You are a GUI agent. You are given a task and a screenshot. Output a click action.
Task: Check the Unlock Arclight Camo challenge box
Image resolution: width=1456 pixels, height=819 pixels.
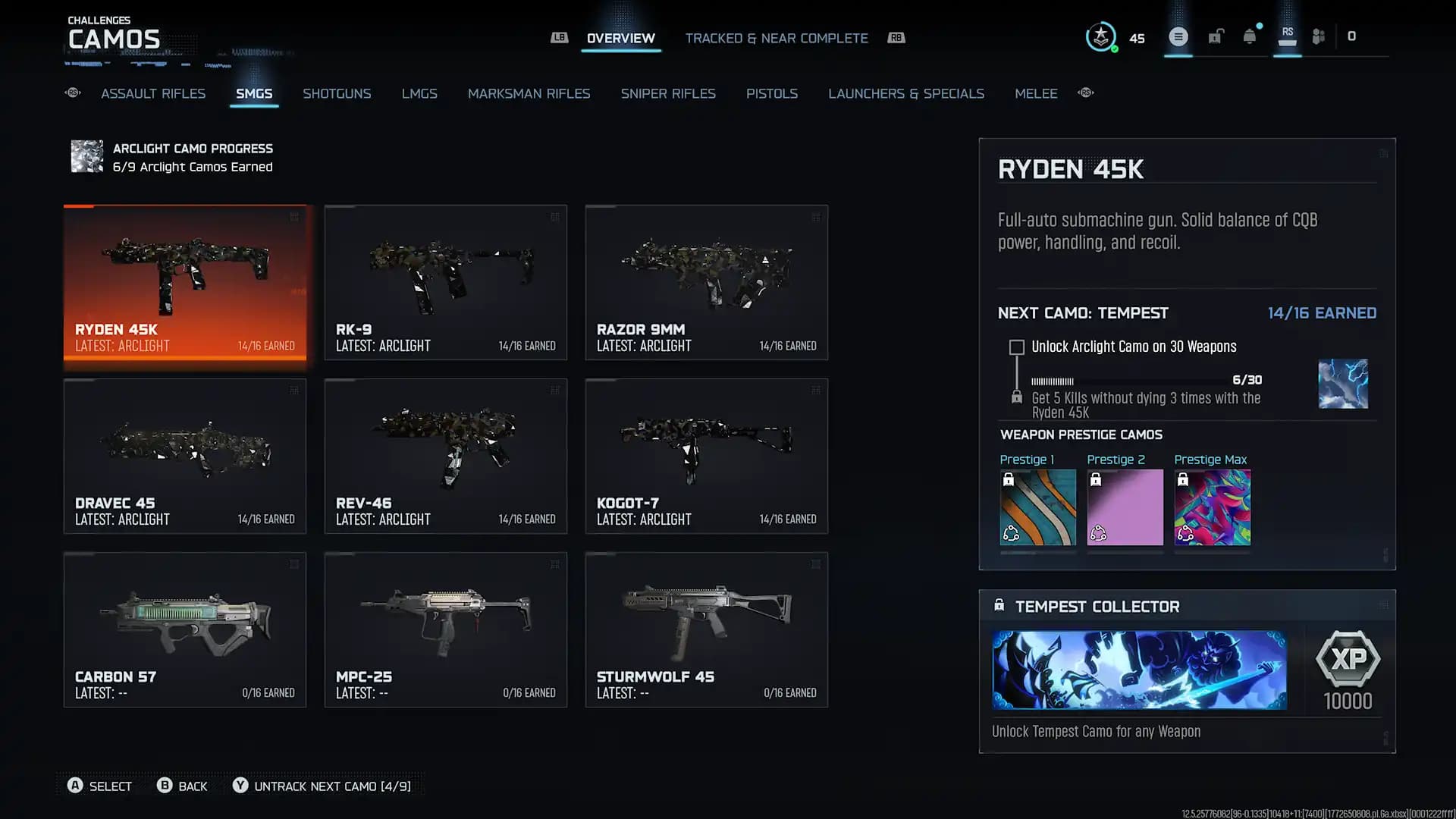(x=1015, y=347)
